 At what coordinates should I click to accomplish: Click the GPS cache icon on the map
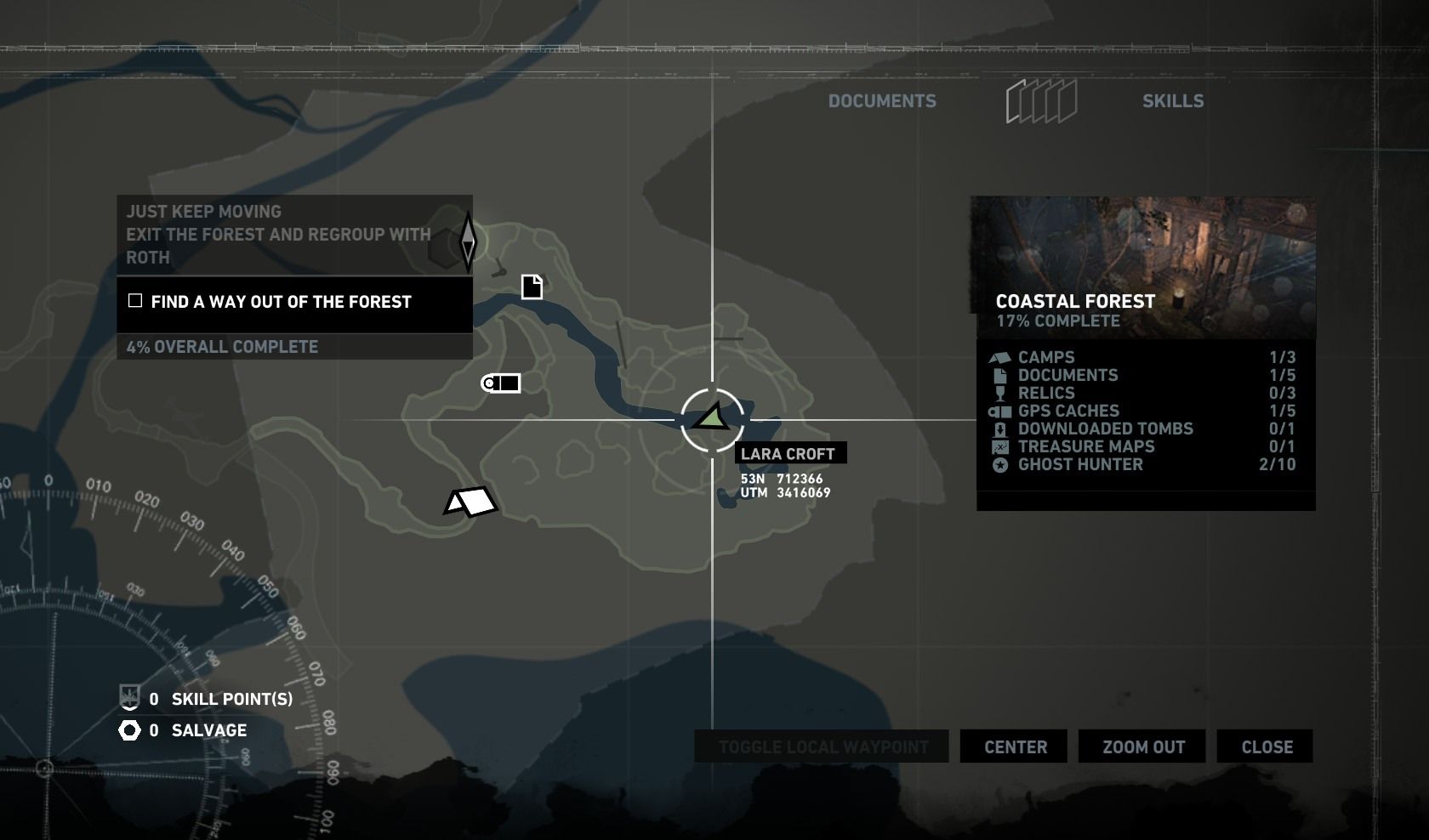tap(498, 383)
